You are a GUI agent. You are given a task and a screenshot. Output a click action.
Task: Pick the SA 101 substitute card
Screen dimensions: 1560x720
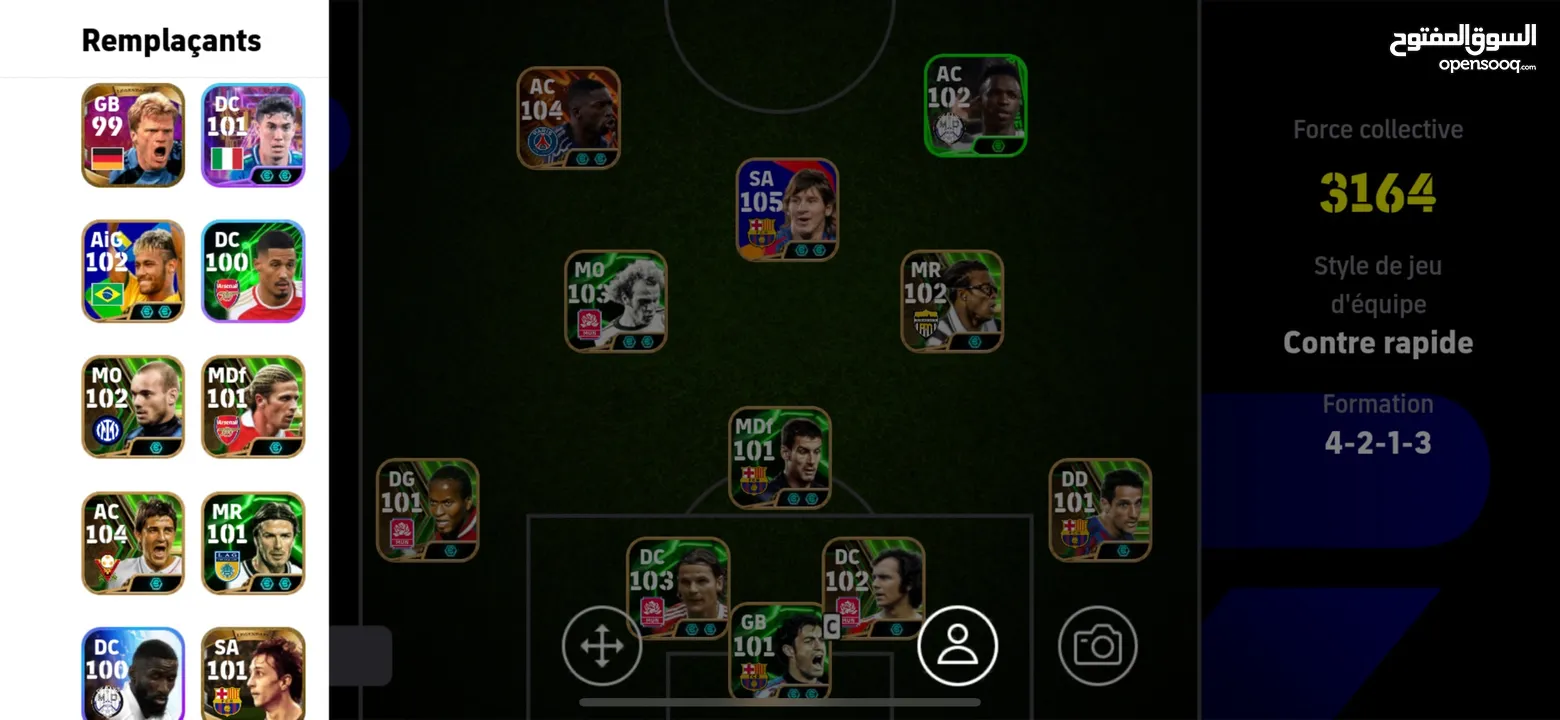(x=253, y=675)
